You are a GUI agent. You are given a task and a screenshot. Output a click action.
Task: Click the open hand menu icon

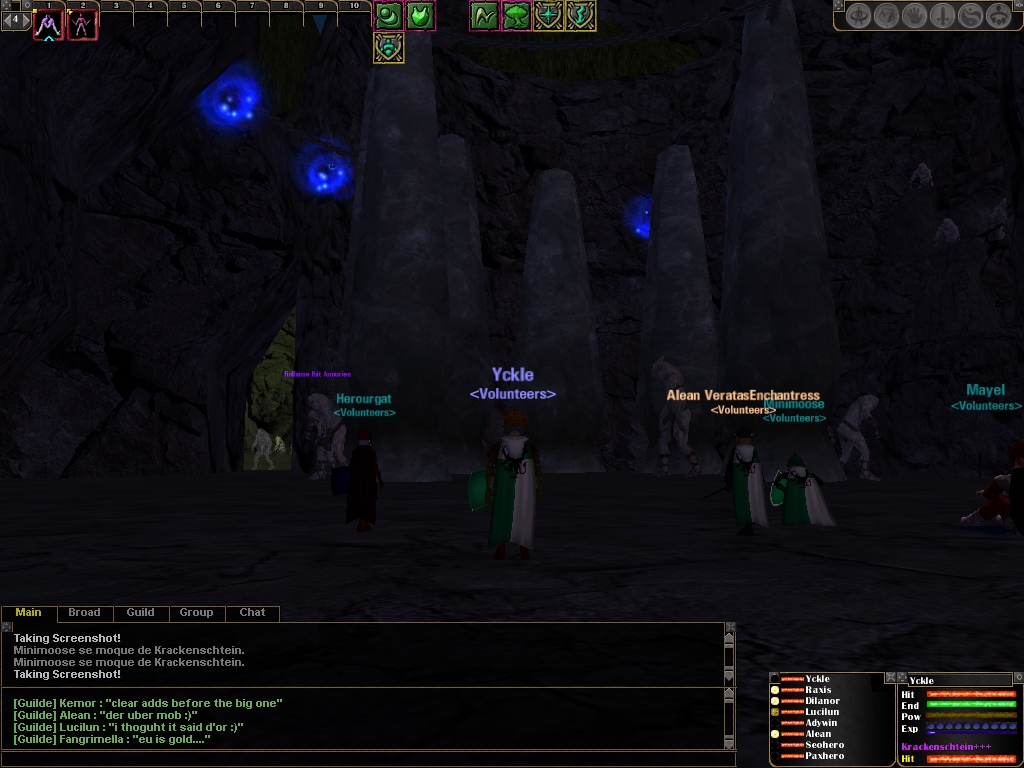(915, 17)
